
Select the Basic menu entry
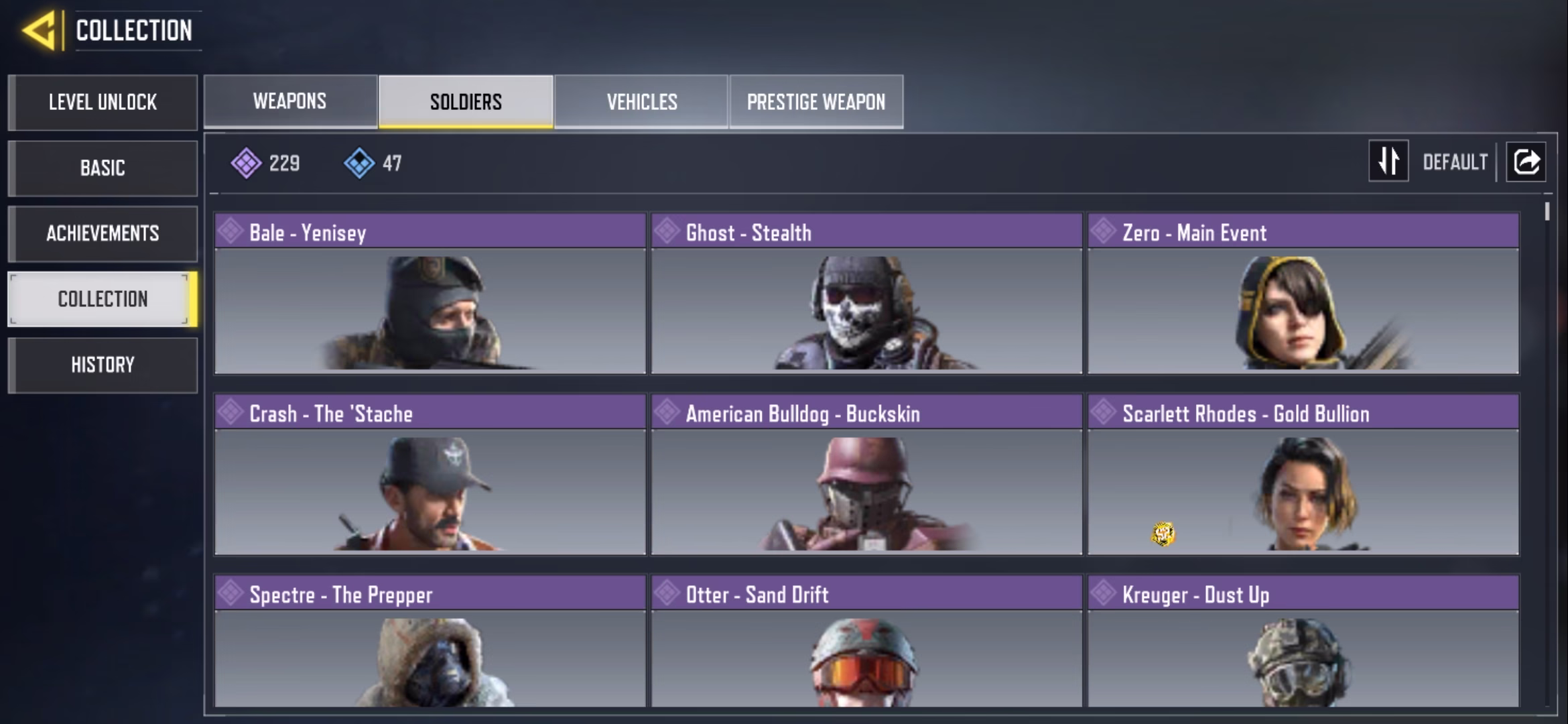103,168
